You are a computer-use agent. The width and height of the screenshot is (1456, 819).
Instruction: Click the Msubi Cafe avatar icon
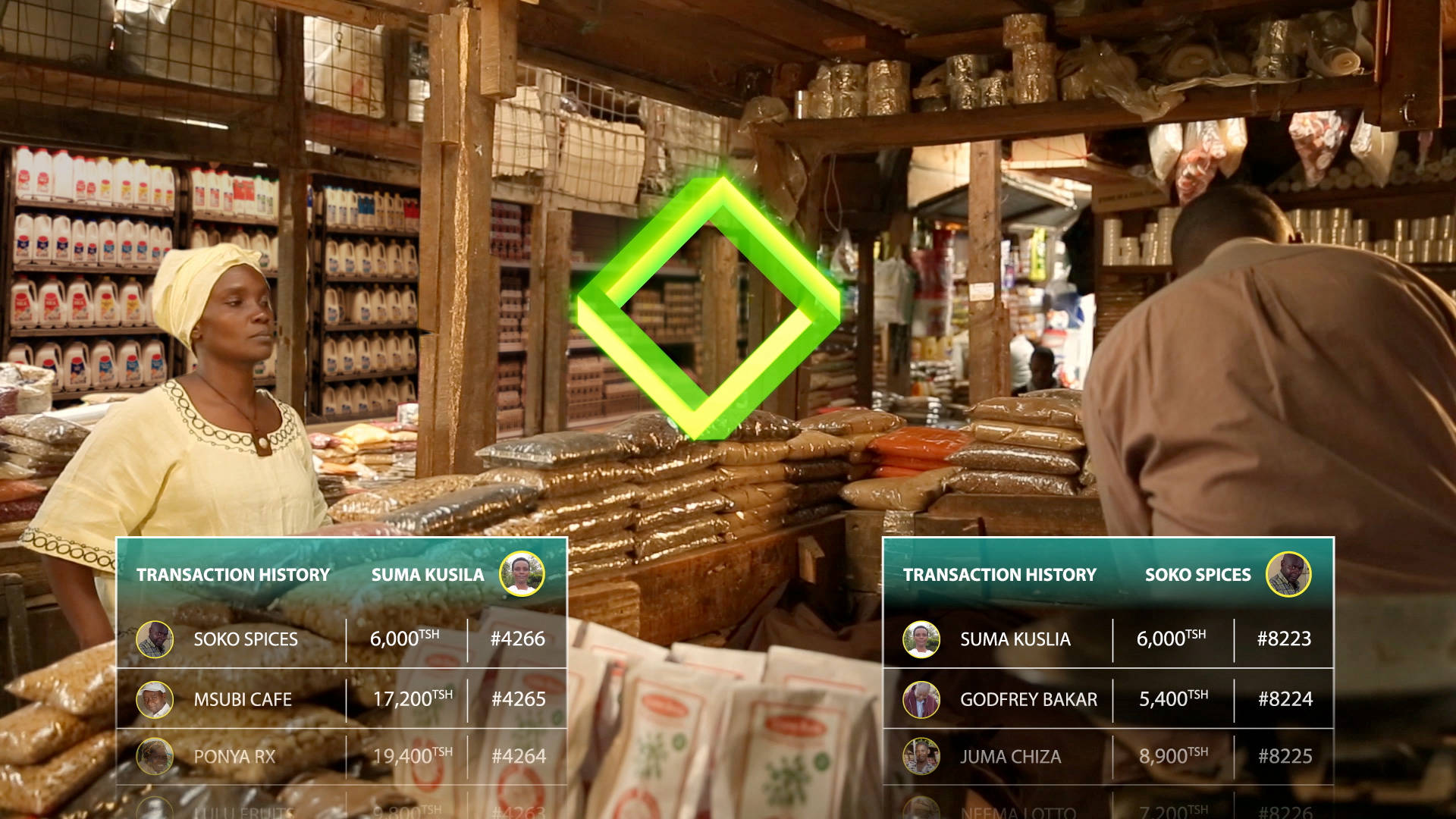click(155, 699)
